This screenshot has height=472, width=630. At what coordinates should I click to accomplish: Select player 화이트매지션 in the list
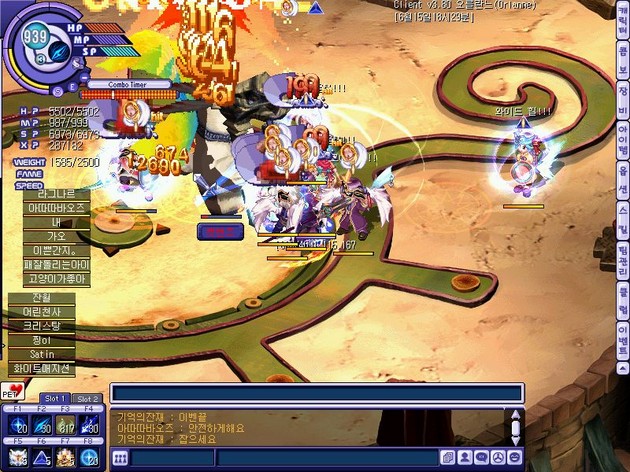40,368
